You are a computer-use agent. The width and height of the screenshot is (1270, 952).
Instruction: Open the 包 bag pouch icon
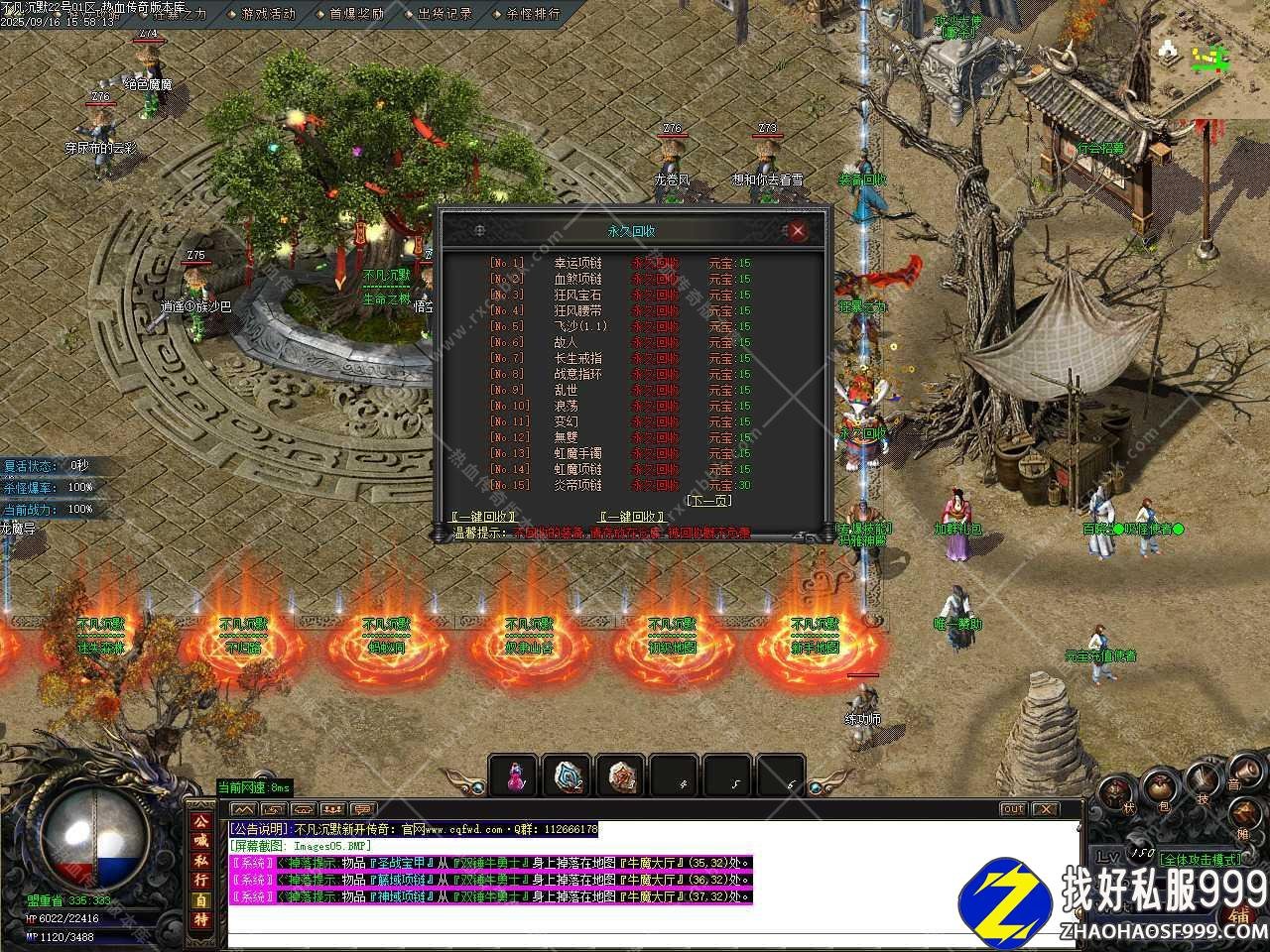(x=1160, y=788)
